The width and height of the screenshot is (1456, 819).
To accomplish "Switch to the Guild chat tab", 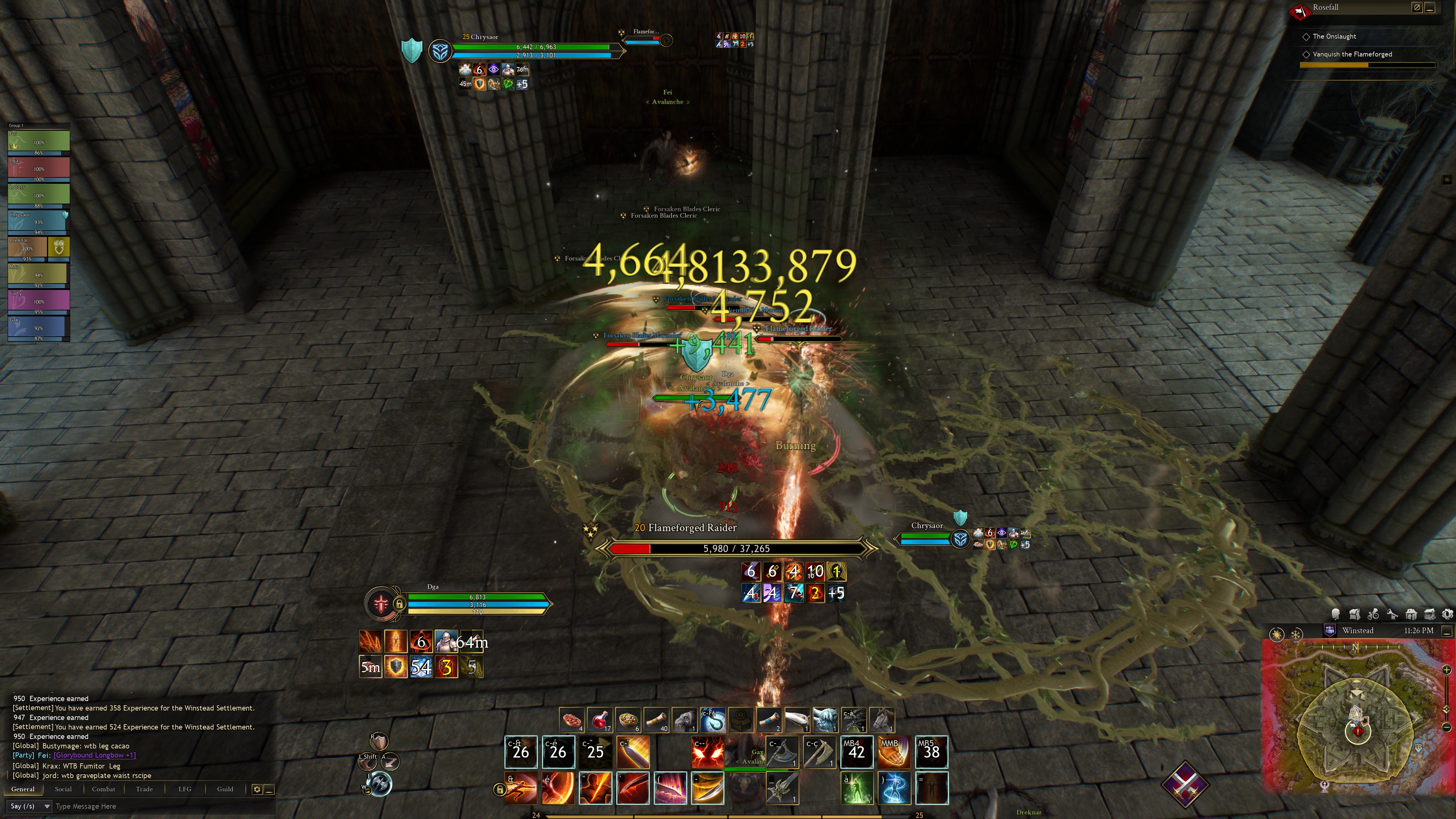I will 225,789.
